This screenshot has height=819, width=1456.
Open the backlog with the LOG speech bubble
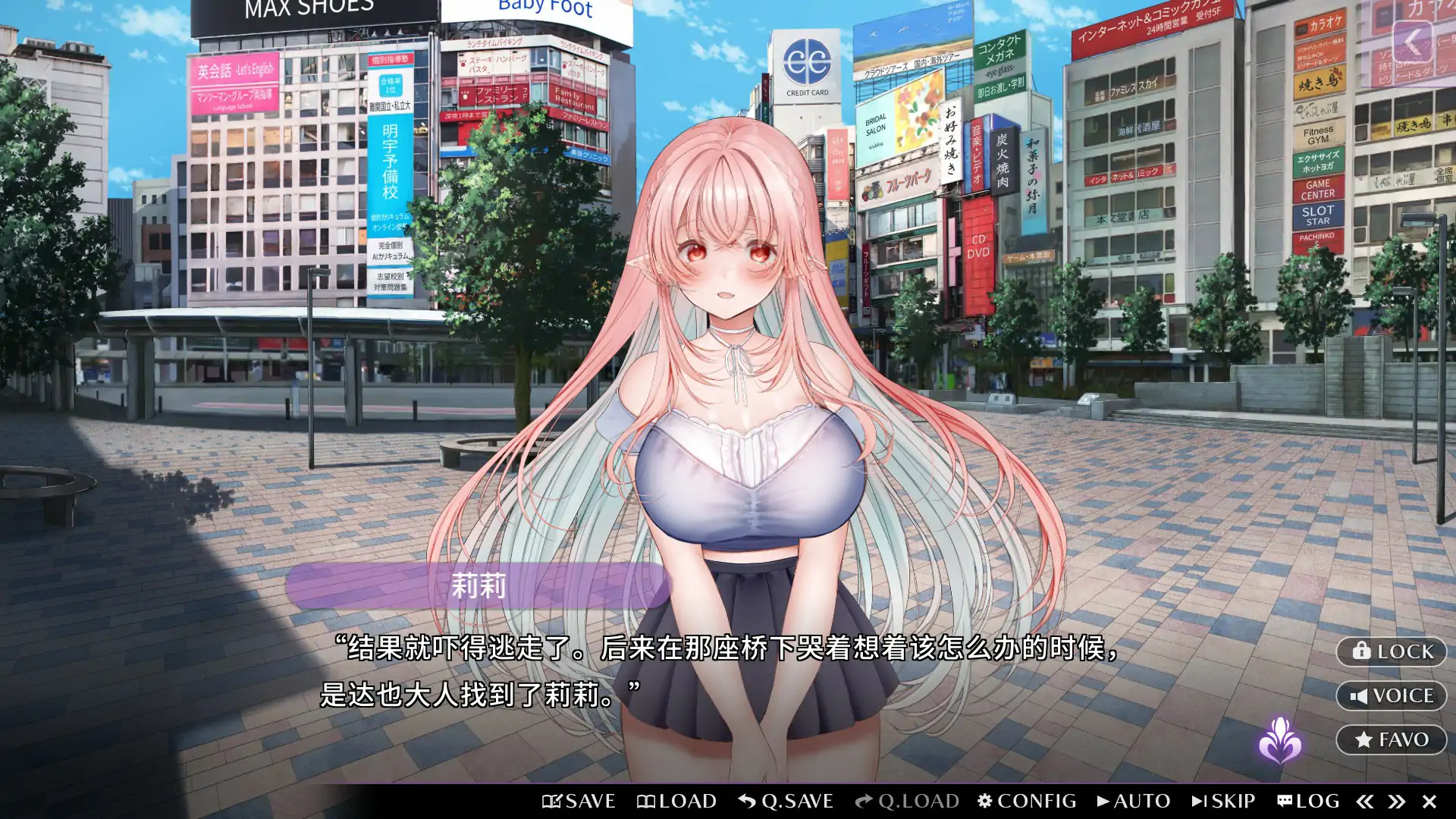1309,801
